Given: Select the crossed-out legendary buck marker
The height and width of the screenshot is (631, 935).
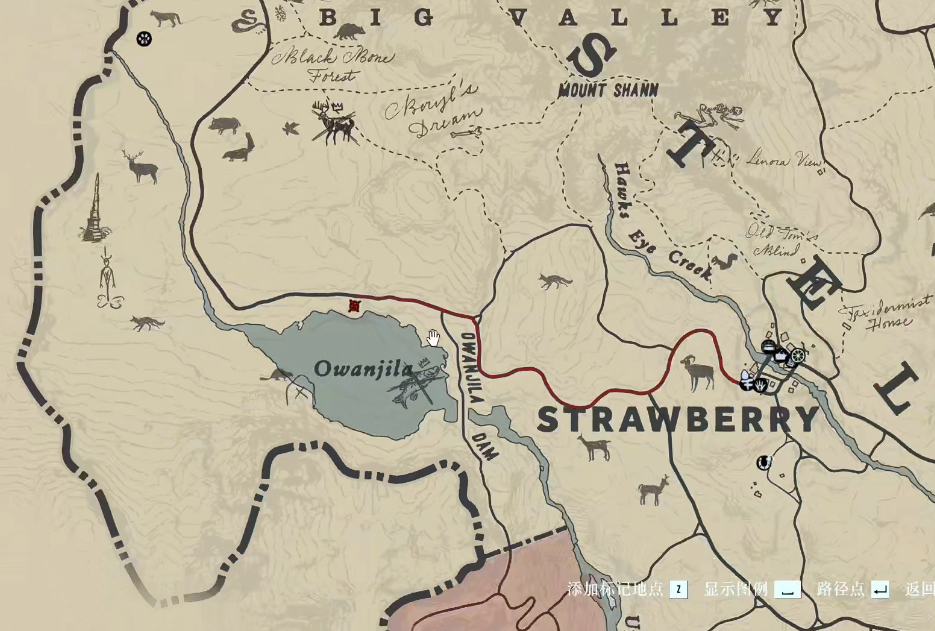Looking at the screenshot, I should (x=333, y=122).
